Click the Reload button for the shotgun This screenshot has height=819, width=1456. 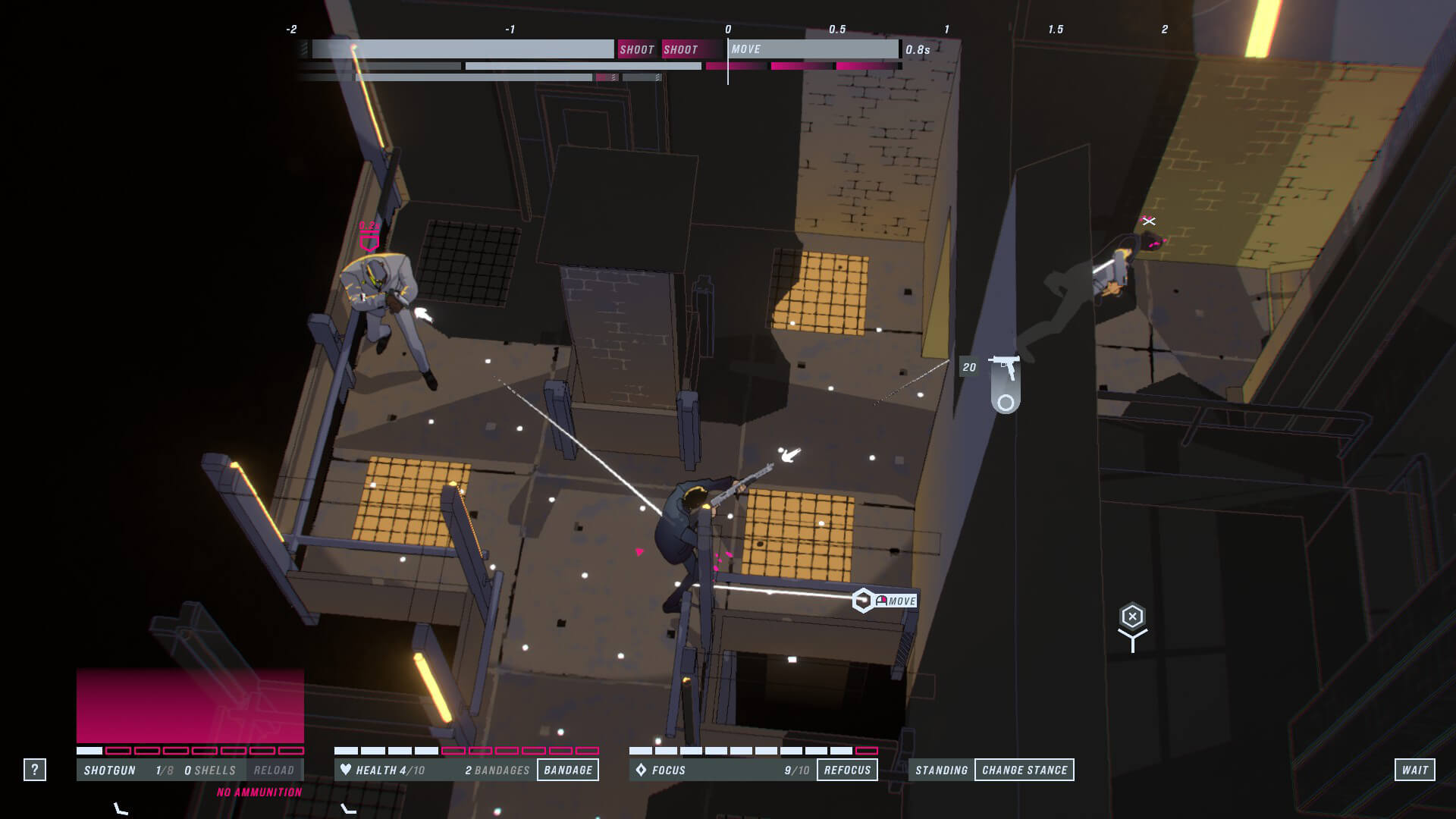pos(274,770)
